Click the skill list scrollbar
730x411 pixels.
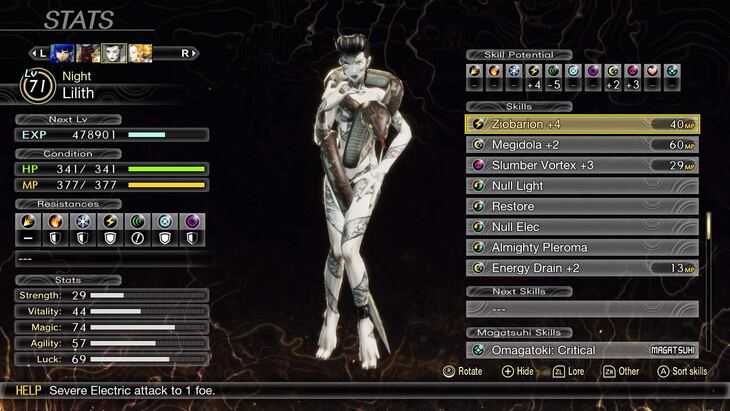pyautogui.click(x=709, y=226)
